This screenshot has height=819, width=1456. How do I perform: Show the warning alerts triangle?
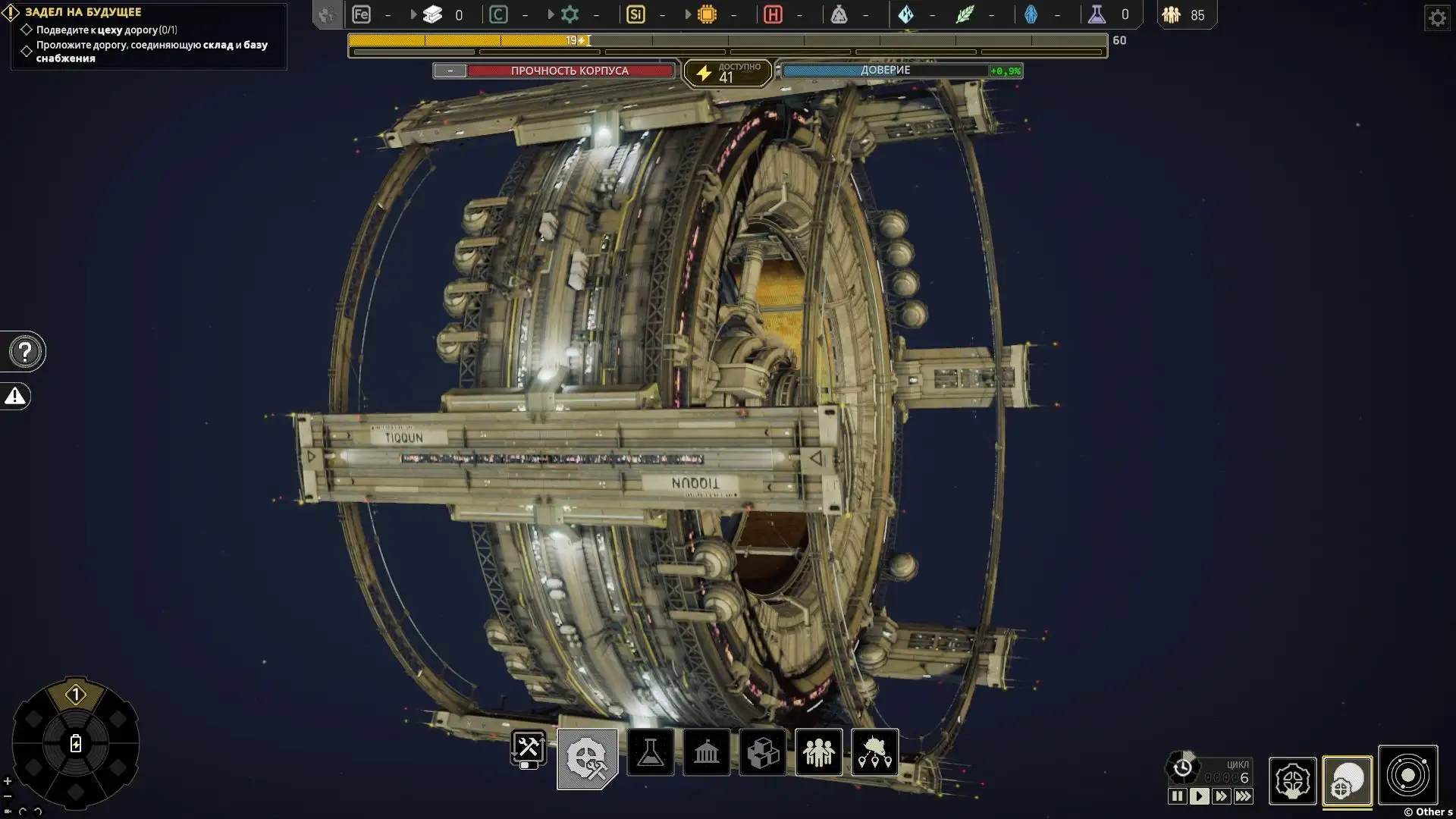(15, 396)
